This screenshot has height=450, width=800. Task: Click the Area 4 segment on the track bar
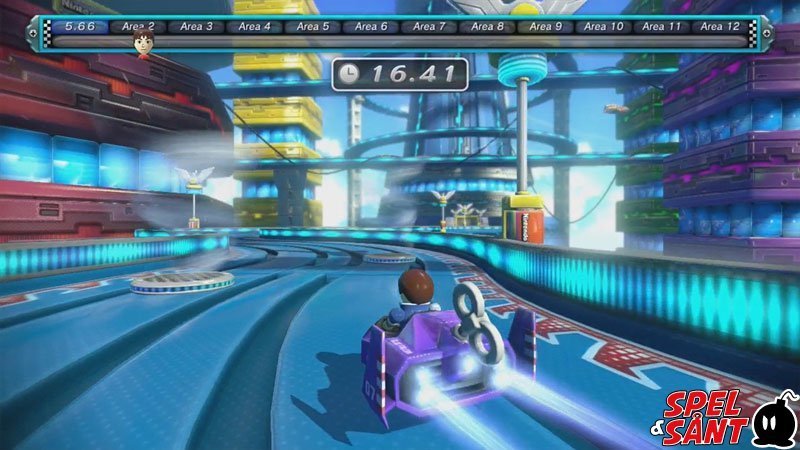254,26
